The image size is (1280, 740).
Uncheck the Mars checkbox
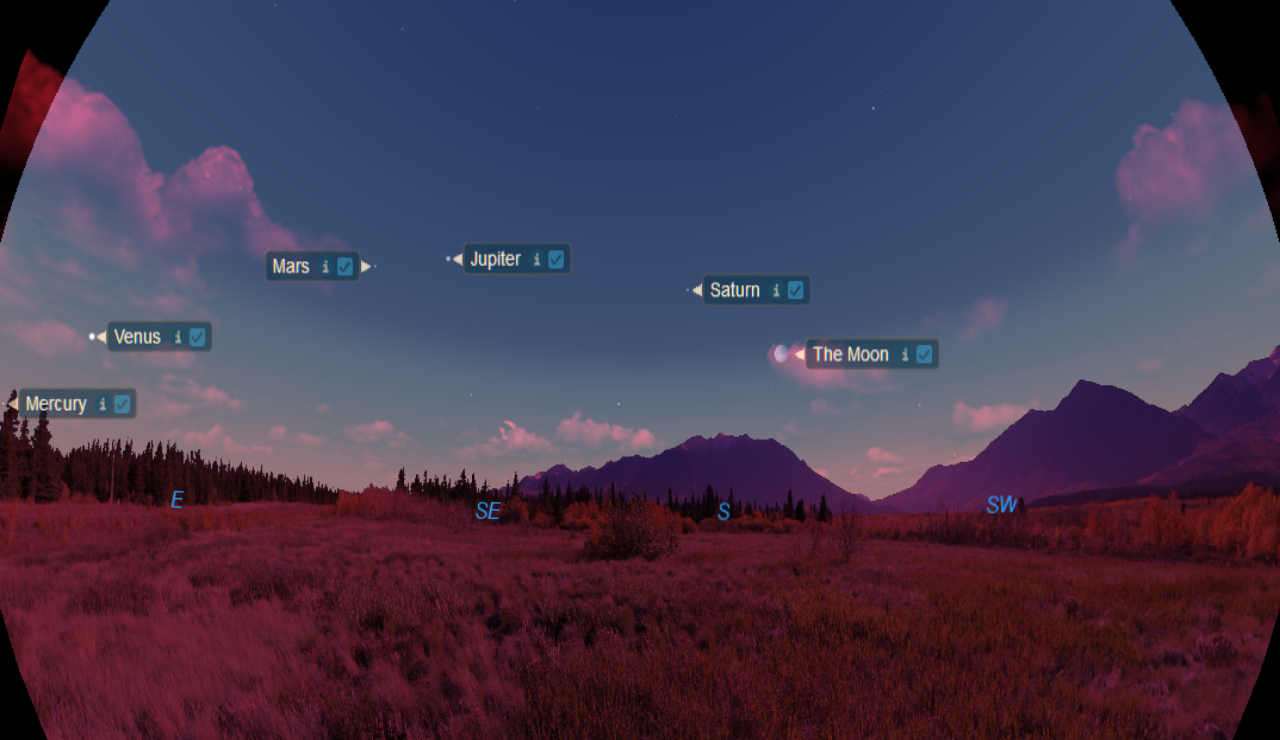coord(345,266)
